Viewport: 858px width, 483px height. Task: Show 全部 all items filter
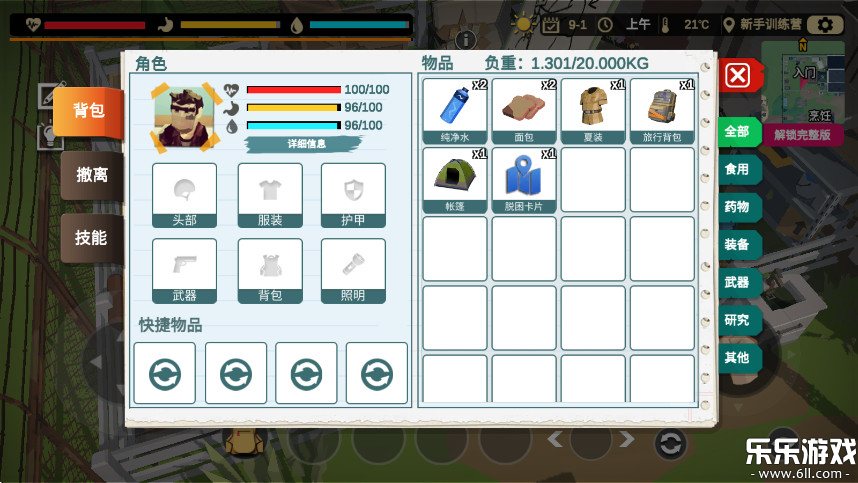[737, 132]
